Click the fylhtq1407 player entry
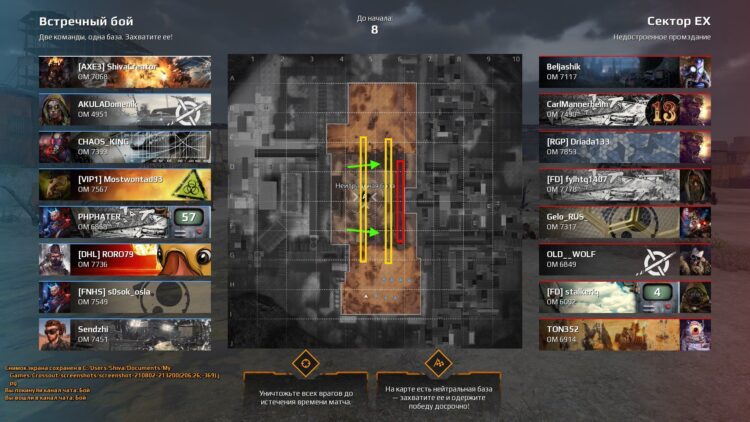The width and height of the screenshot is (750, 422). (x=624, y=184)
